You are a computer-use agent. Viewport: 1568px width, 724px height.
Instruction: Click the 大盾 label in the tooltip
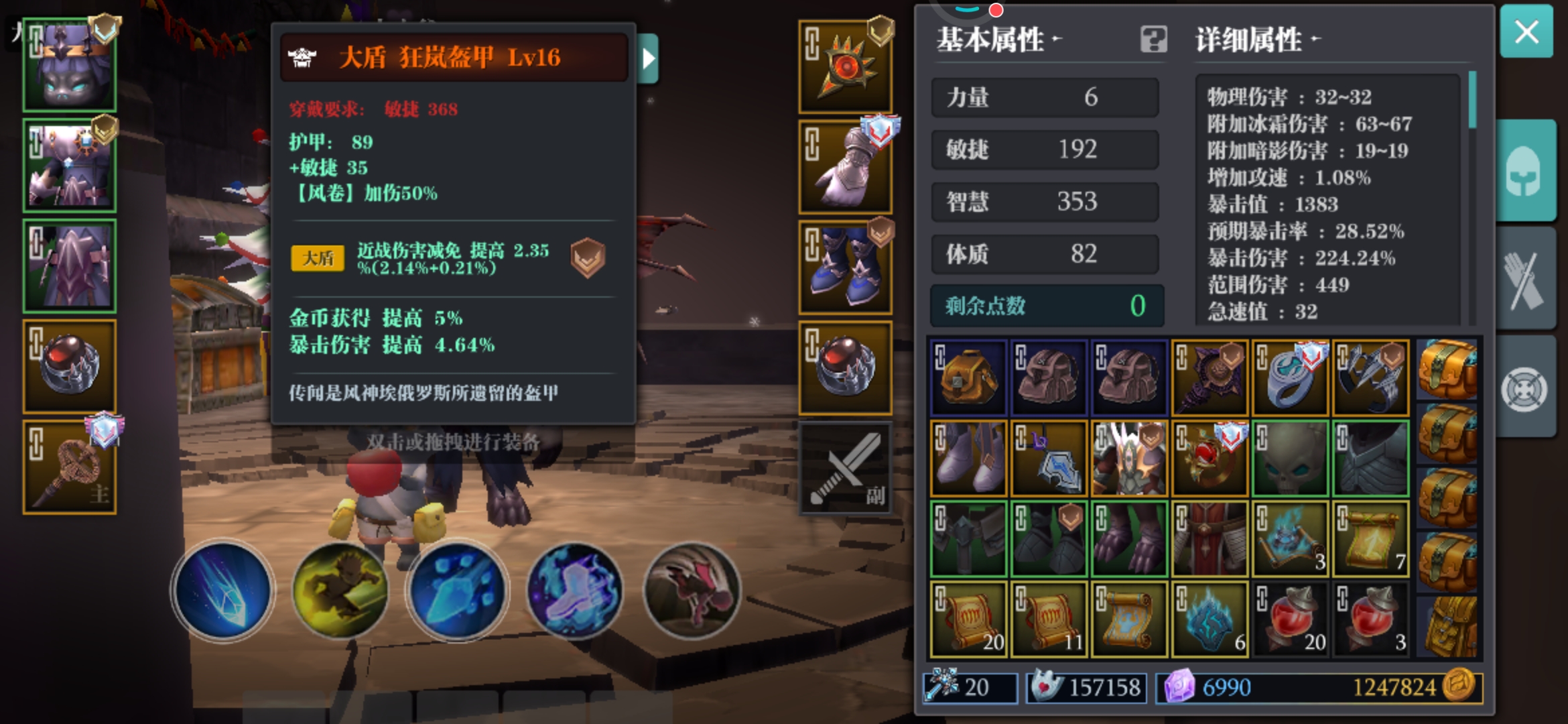click(x=318, y=257)
